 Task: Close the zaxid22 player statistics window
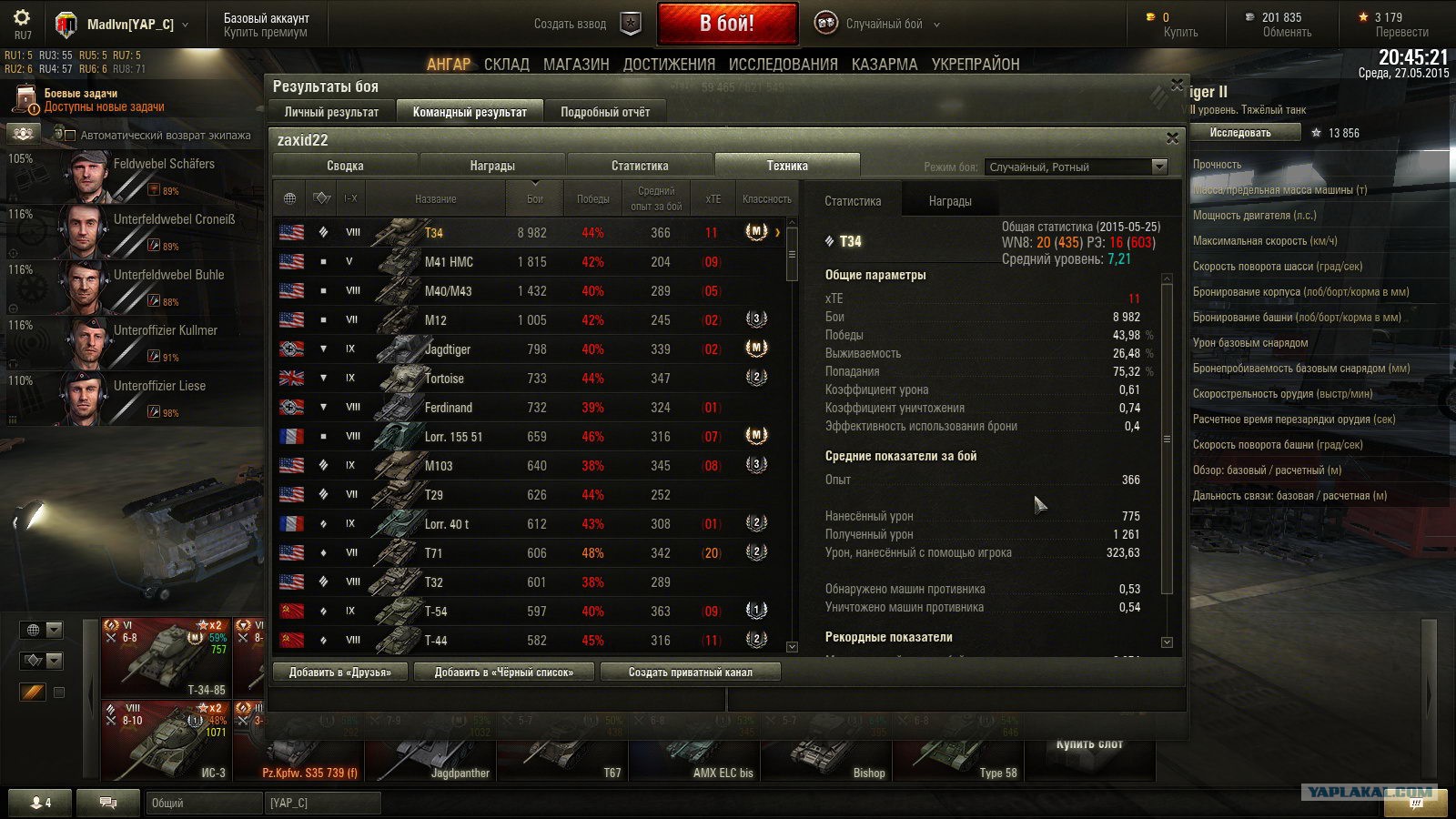coord(1172,138)
